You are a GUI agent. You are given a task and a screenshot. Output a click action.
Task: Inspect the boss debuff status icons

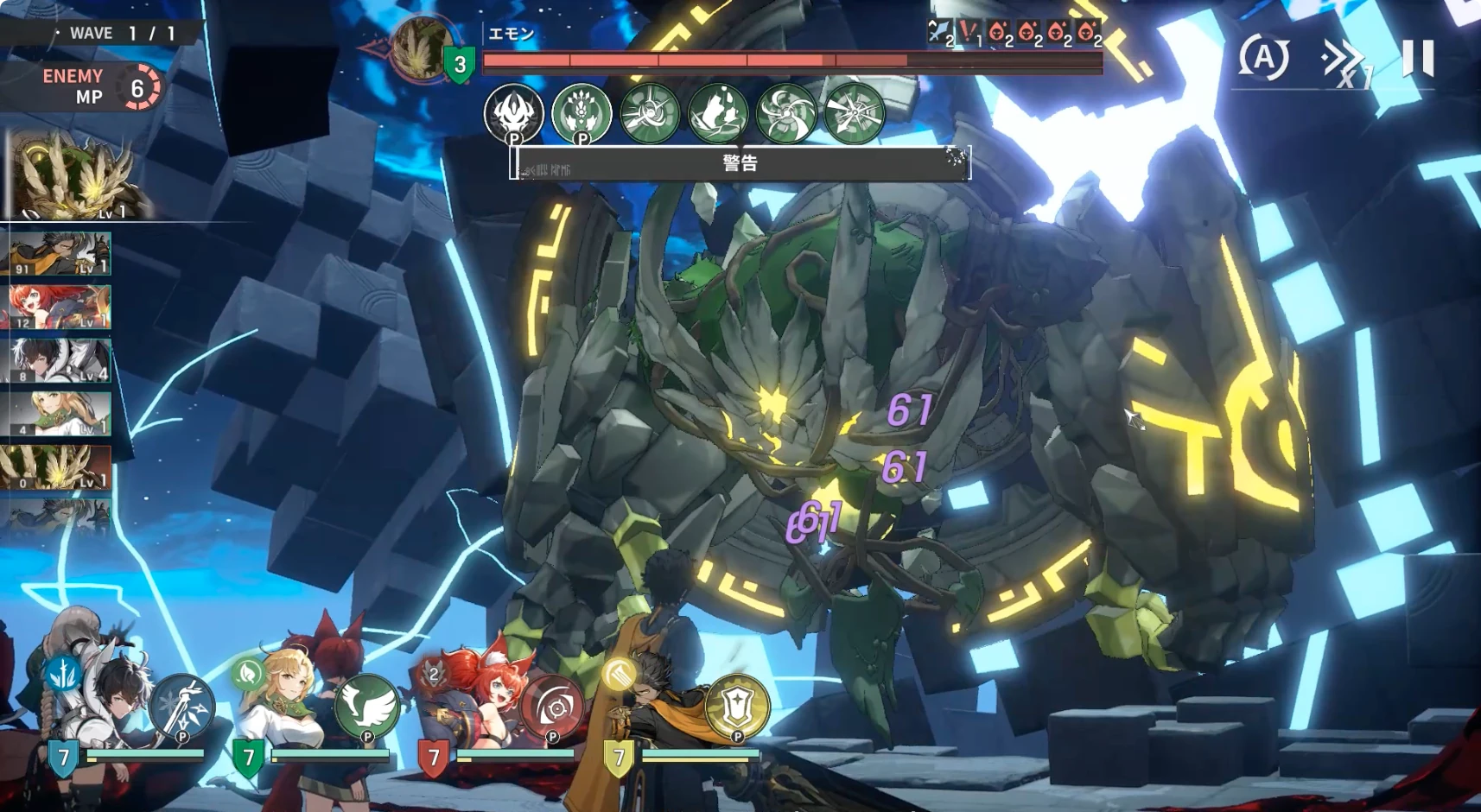[1016, 34]
